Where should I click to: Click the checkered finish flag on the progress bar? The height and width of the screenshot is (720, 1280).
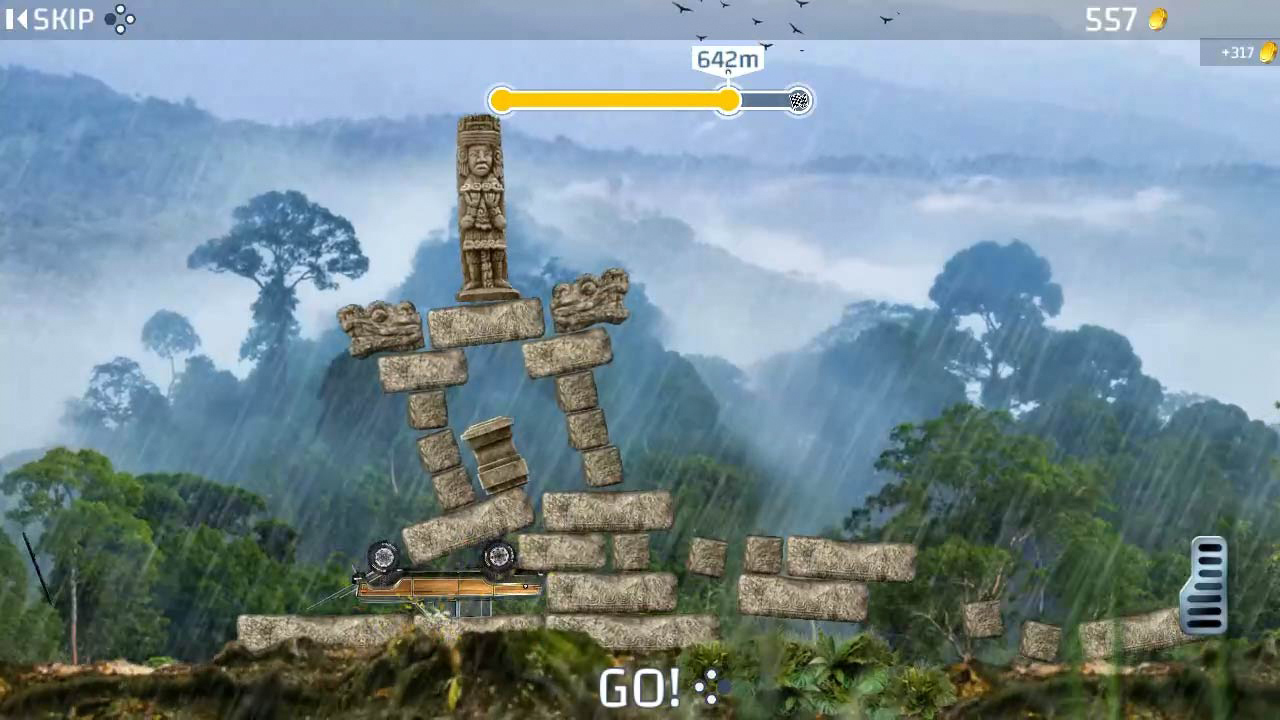click(x=797, y=99)
